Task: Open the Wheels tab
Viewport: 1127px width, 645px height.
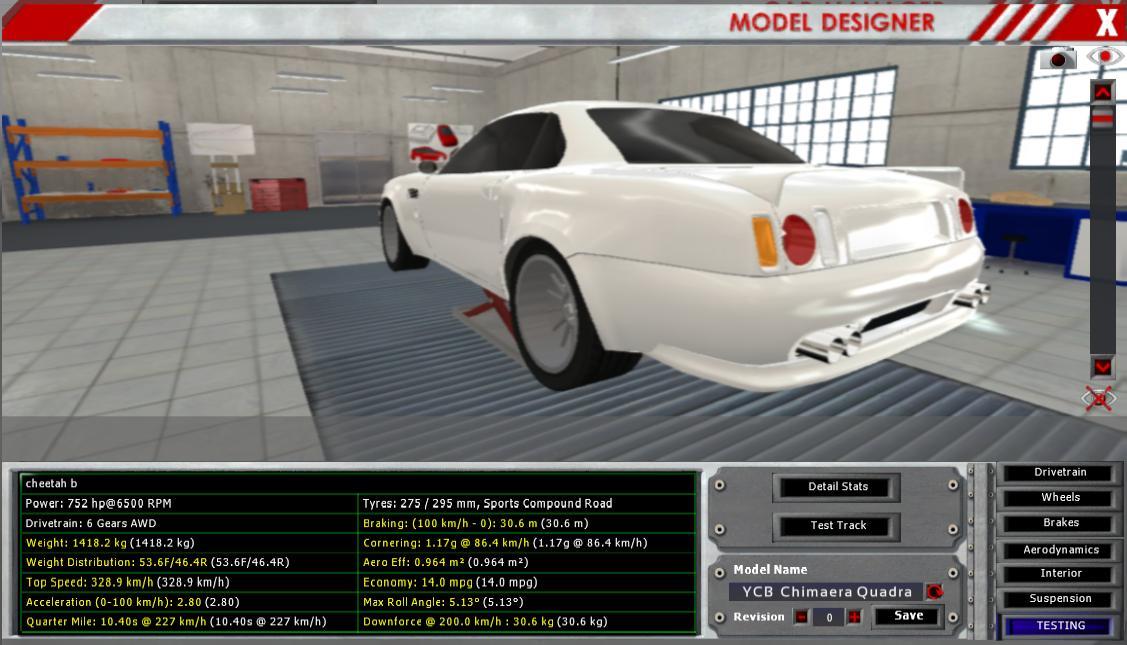Action: pyautogui.click(x=1060, y=497)
